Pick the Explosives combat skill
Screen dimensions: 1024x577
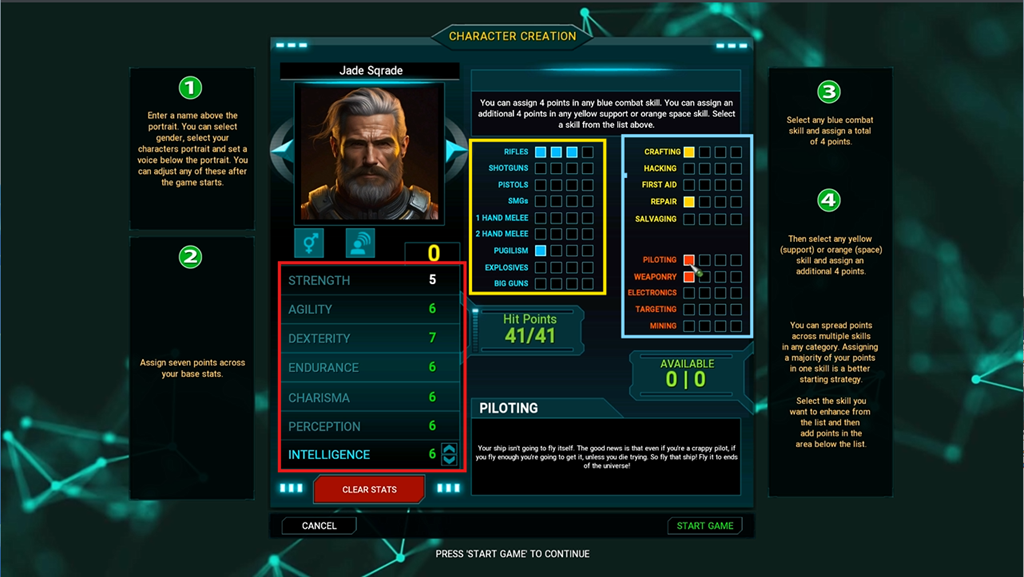pyautogui.click(x=509, y=268)
